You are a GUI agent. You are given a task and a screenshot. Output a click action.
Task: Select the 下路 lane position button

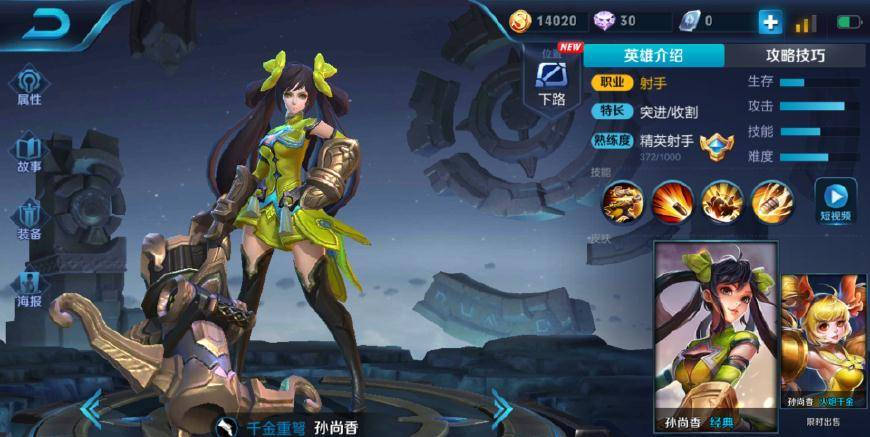(551, 81)
